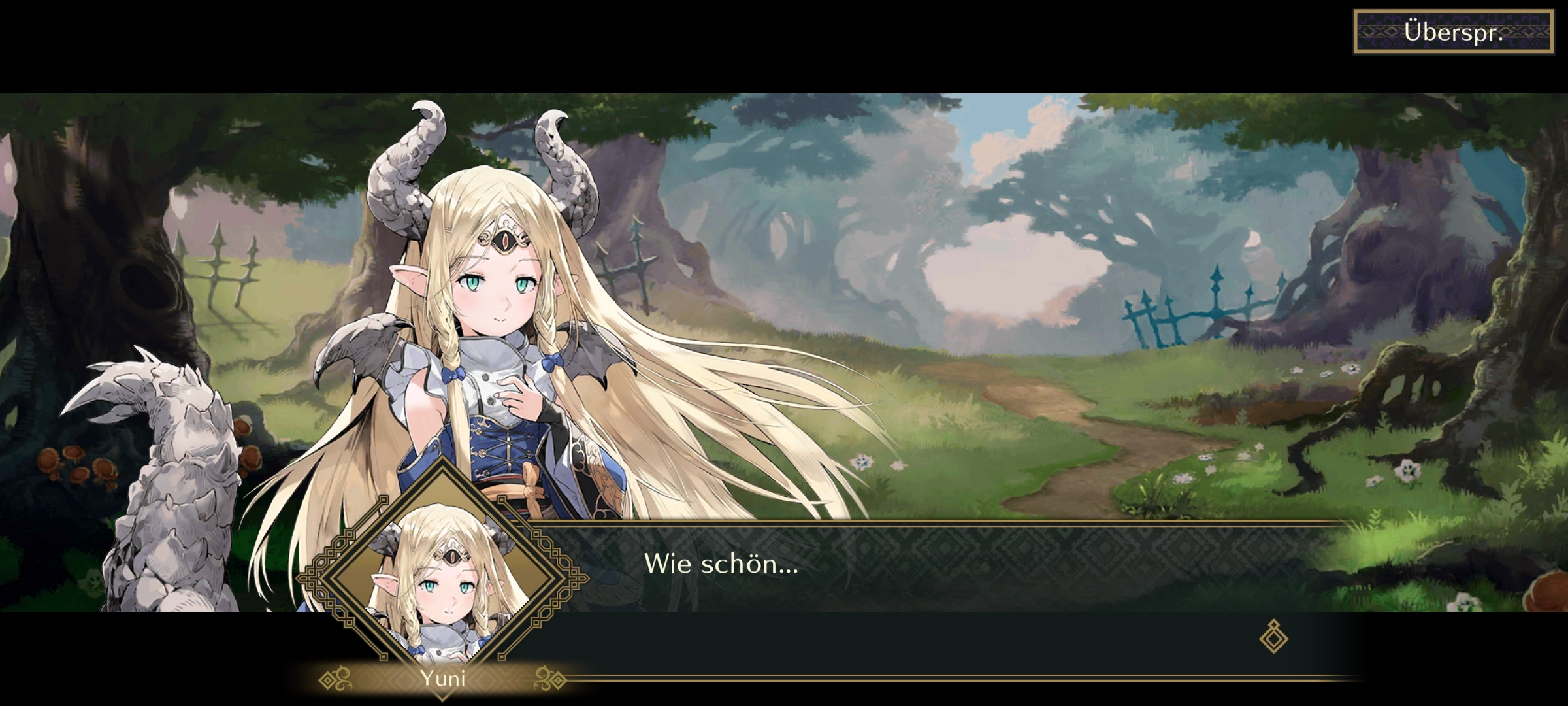This screenshot has height=706, width=1568.
Task: Skip the cutscene with the Überspr. button
Action: point(1453,32)
